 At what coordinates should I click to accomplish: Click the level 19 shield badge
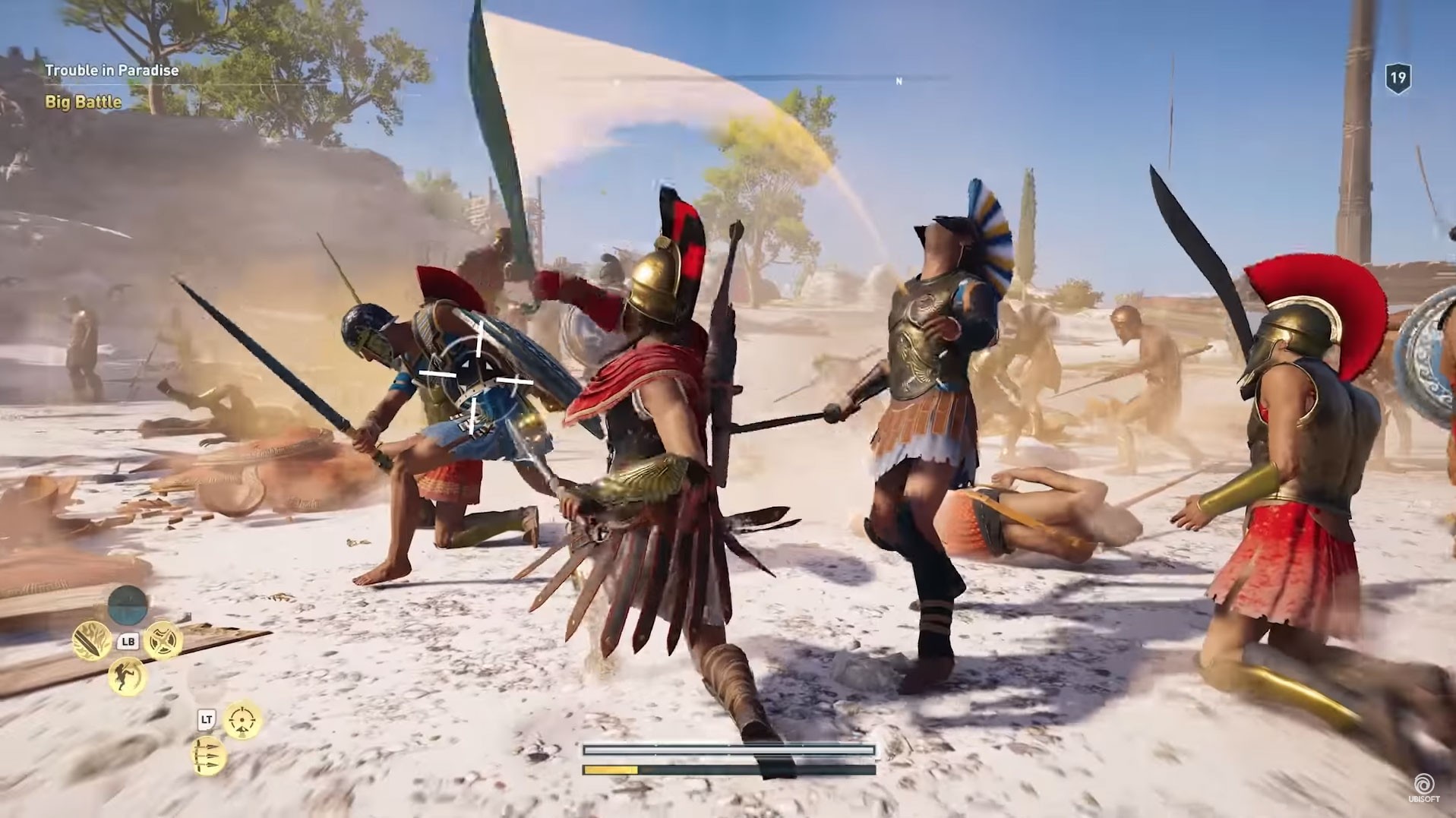(x=1398, y=78)
